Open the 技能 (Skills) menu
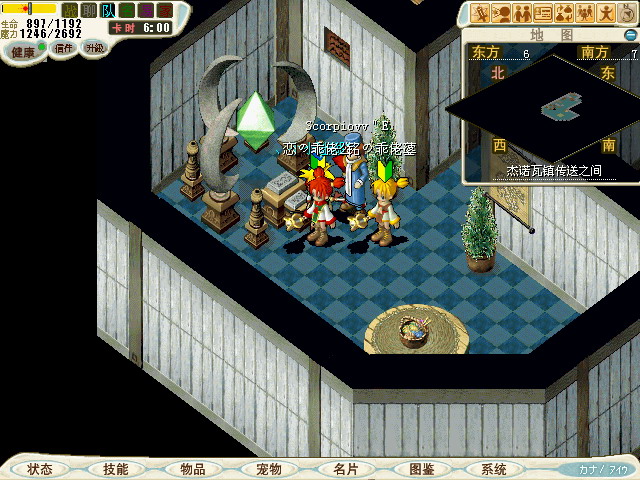This screenshot has height=480, width=640. click(x=115, y=469)
